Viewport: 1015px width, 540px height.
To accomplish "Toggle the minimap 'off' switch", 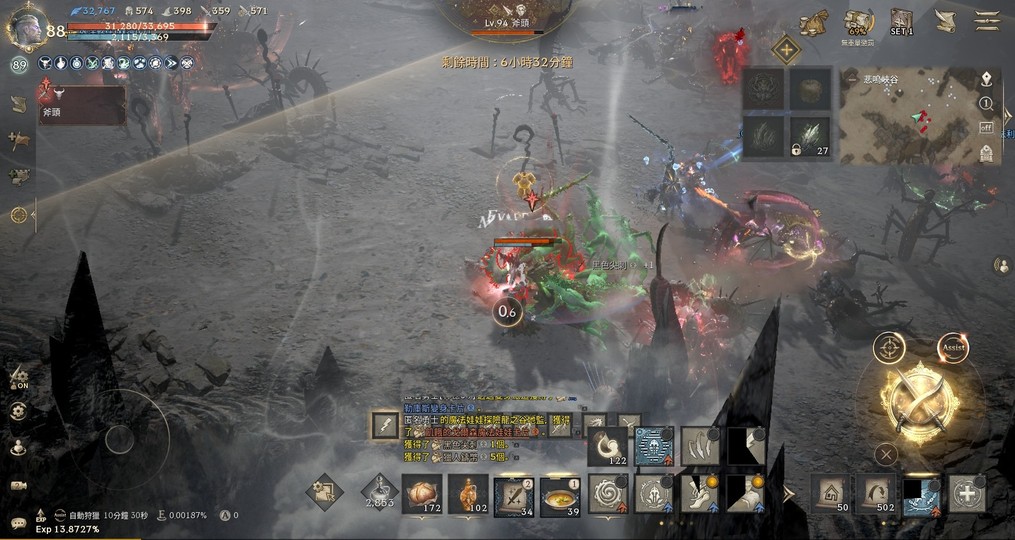I will pyautogui.click(x=986, y=127).
